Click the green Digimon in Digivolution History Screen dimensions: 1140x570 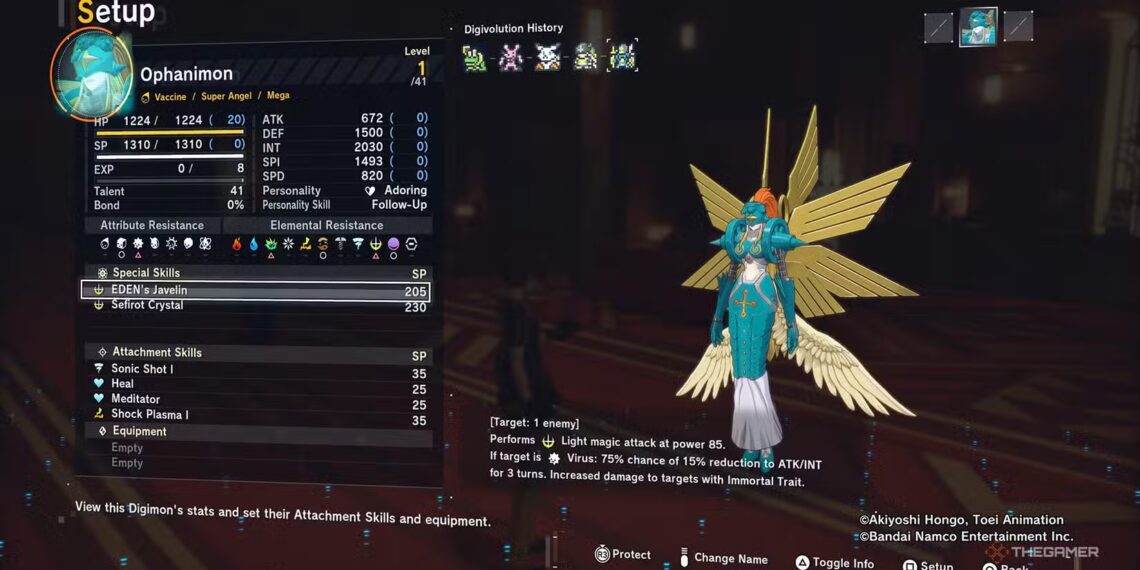[x=474, y=58]
